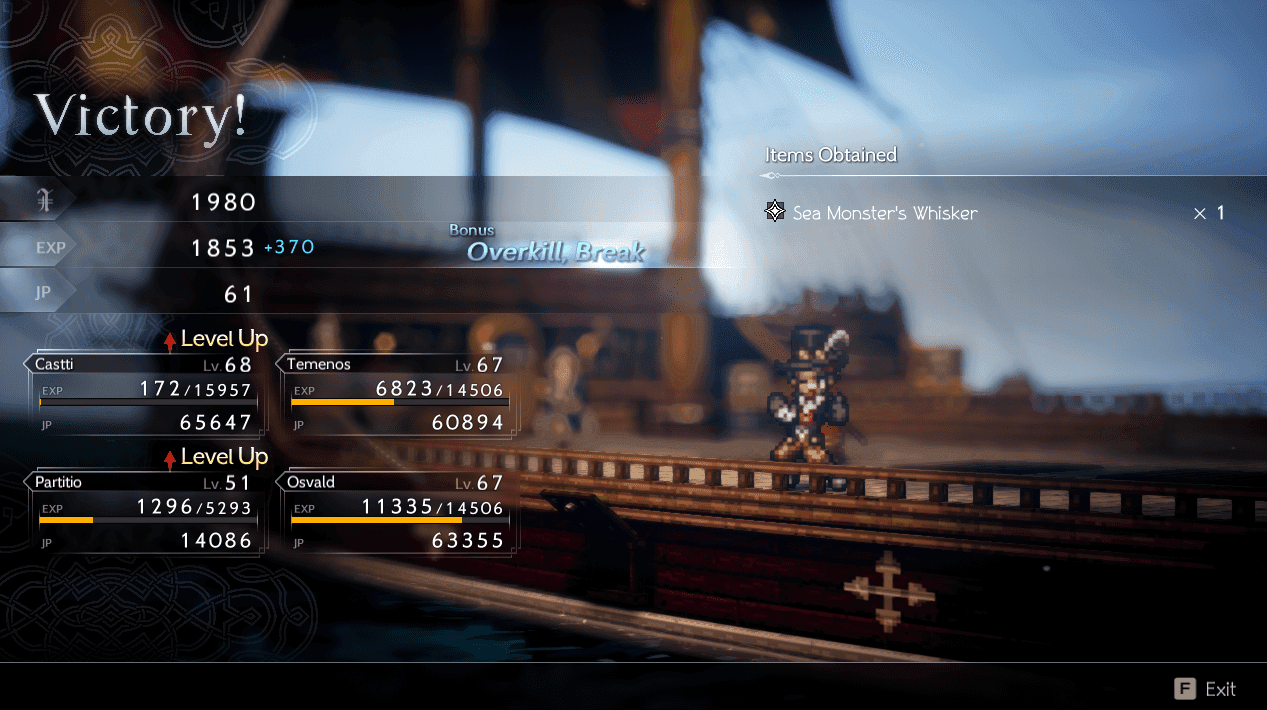Select the Sea Monster's Whisker item row
The width and height of the screenshot is (1267, 710).
coord(993,213)
